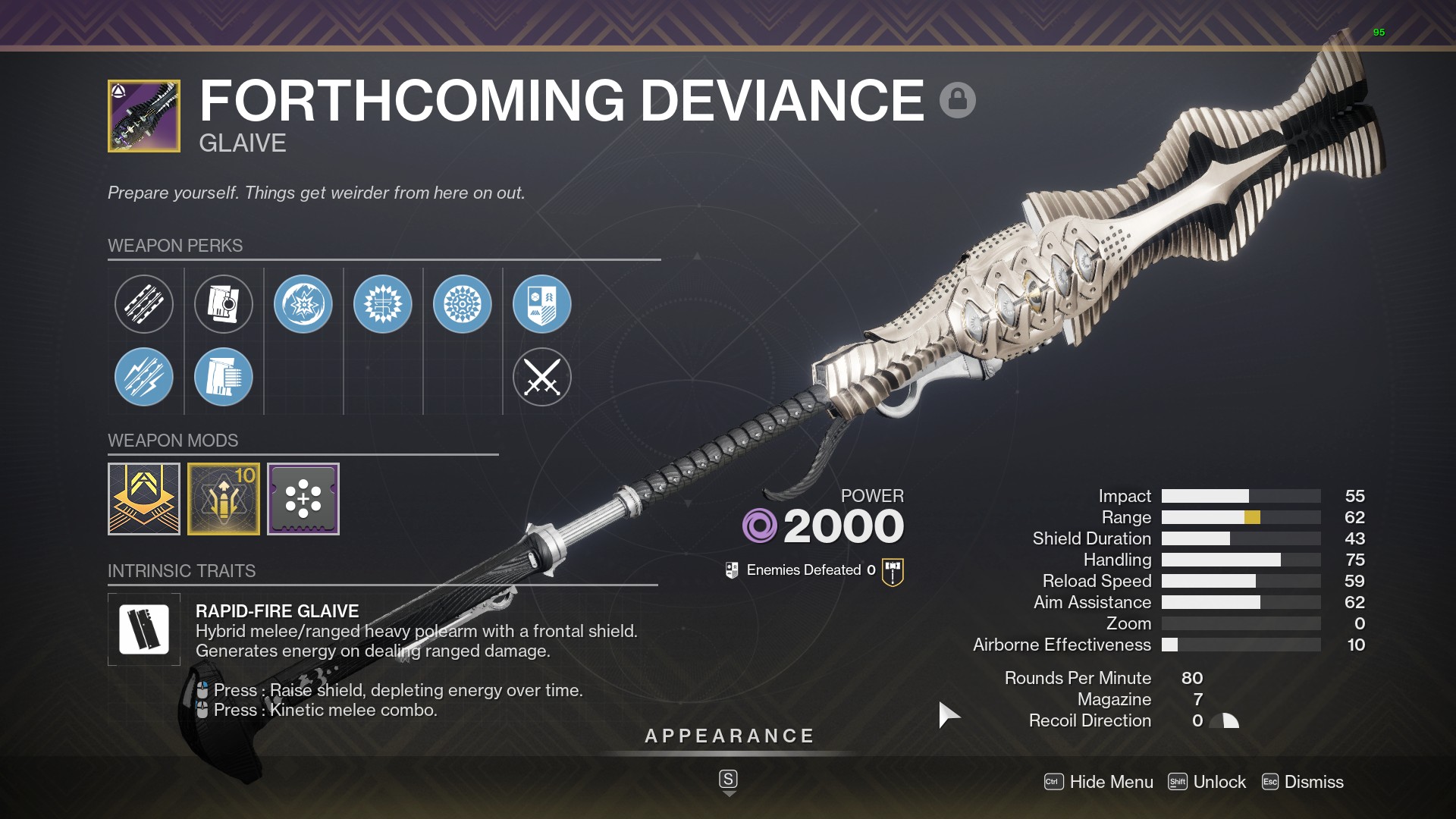1456x819 pixels.
Task: Pick the highlighted blue magazine perk
Action: (x=224, y=377)
